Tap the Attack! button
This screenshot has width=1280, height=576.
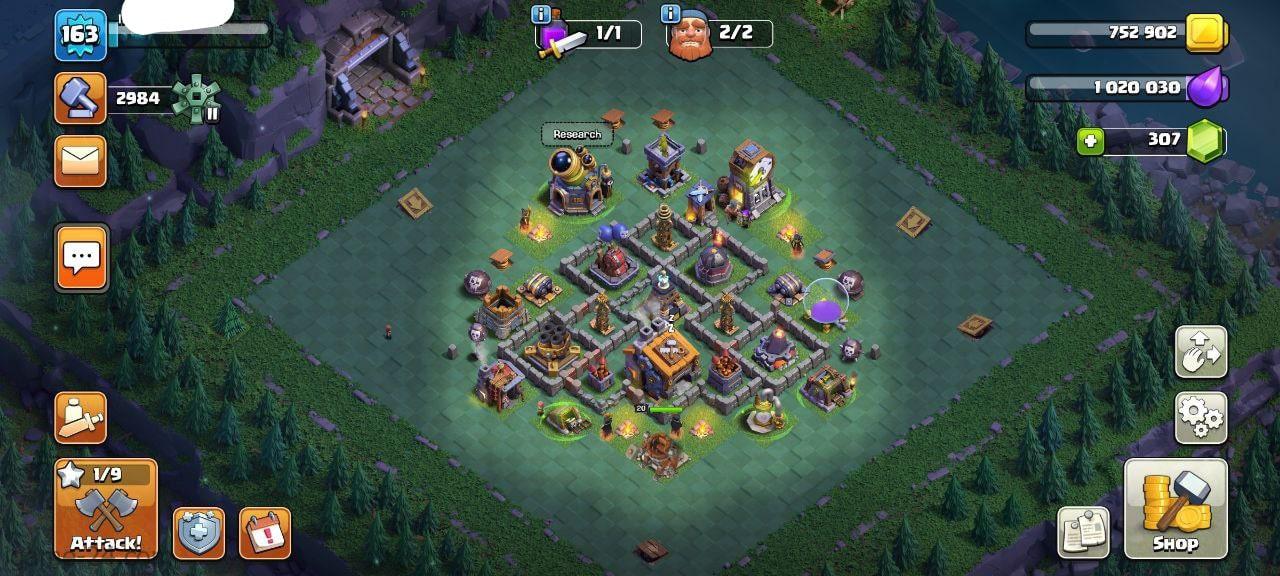pos(106,508)
